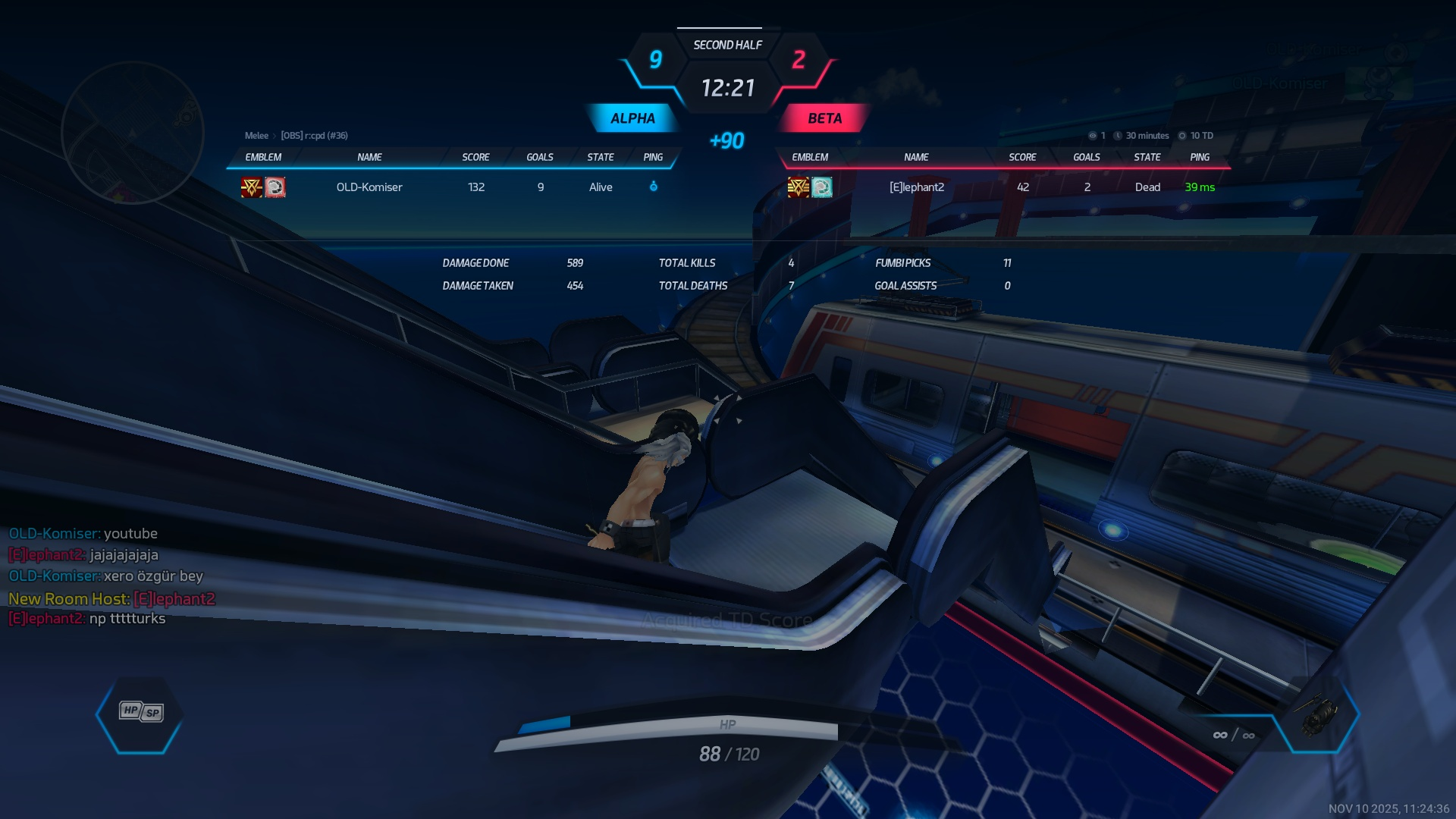Select the weapon hexagon slot

pyautogui.click(x=1317, y=714)
